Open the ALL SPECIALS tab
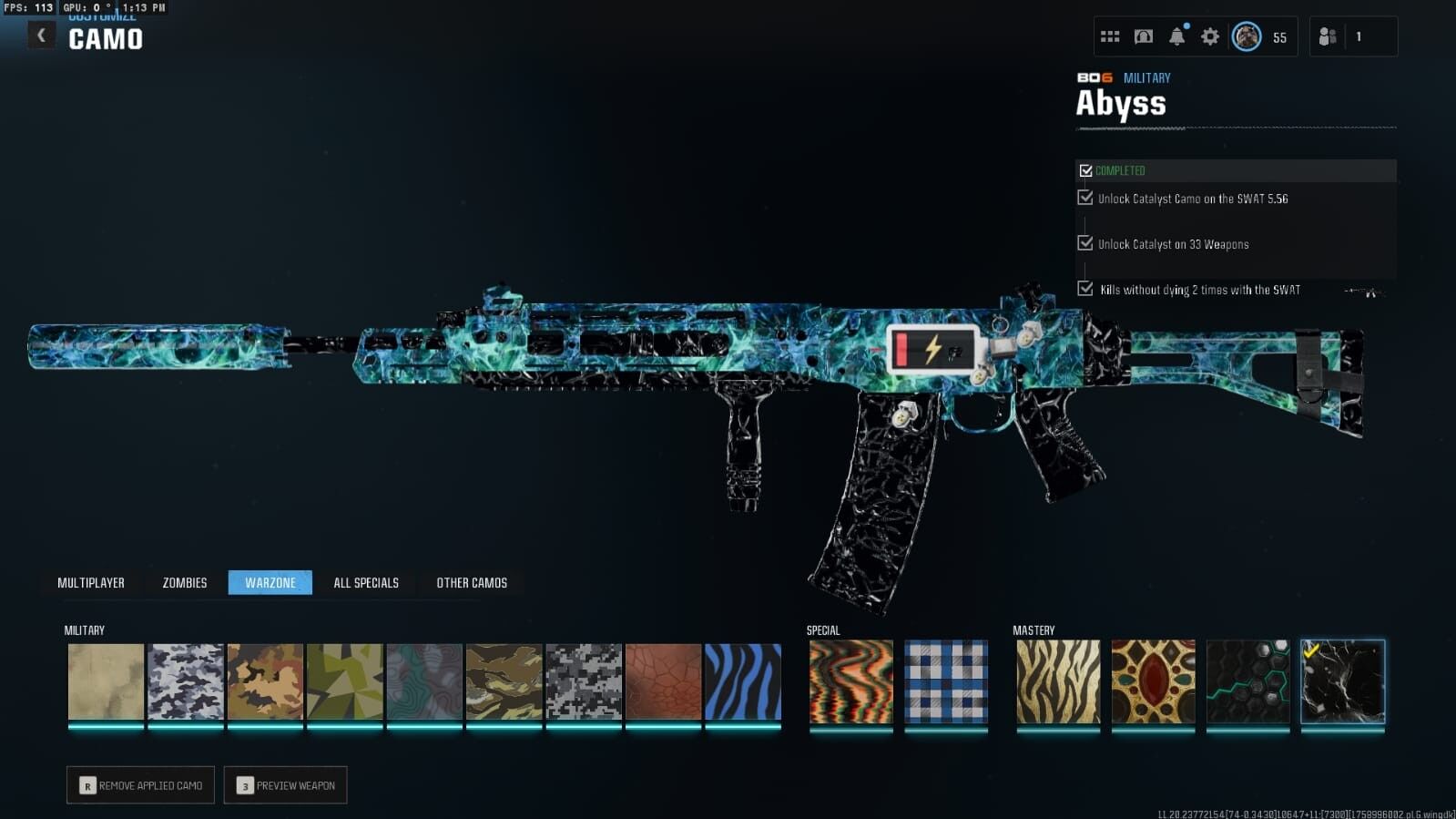 tap(366, 582)
